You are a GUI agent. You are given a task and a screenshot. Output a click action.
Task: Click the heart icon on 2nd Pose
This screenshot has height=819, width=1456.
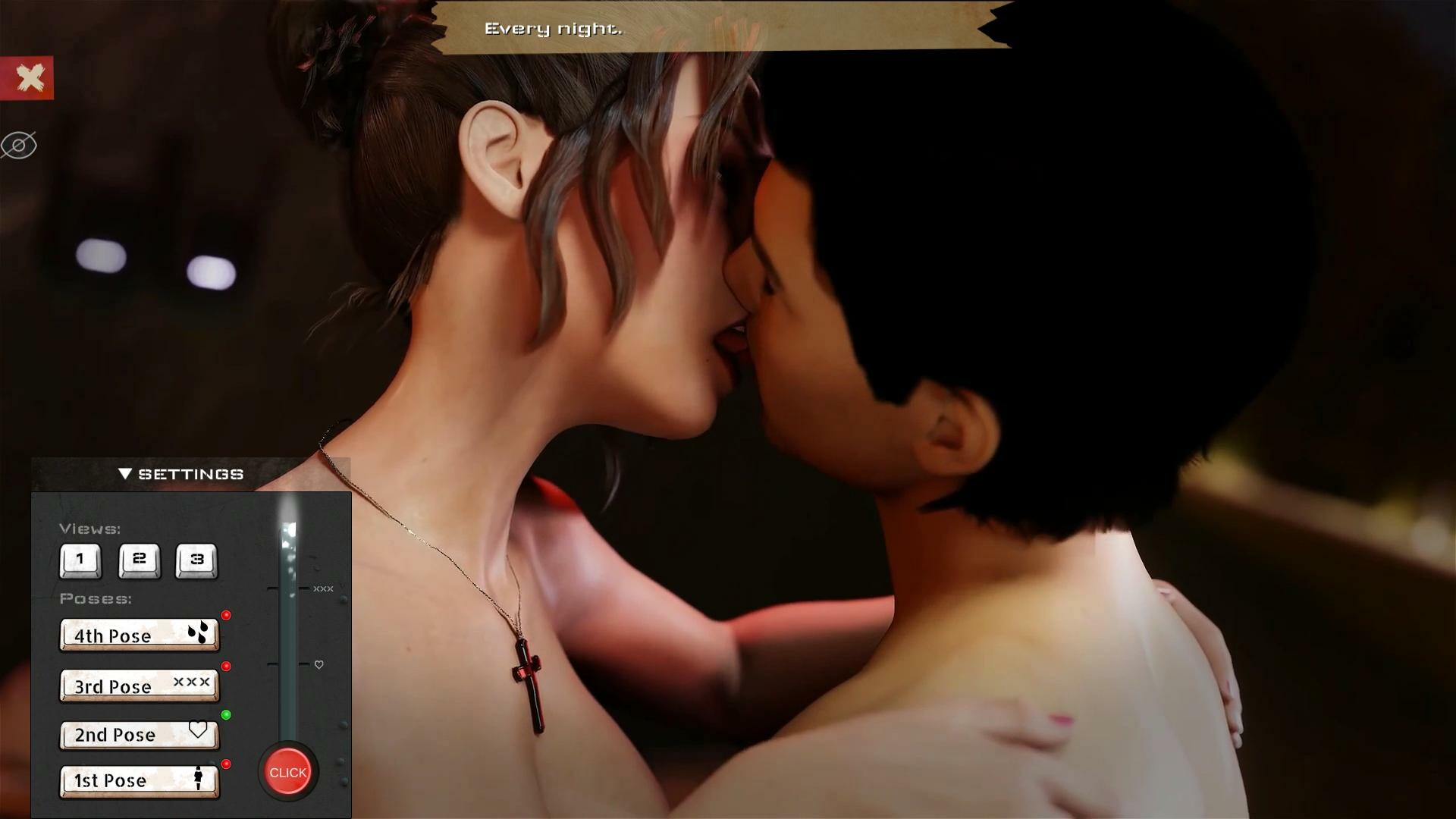coord(198,730)
